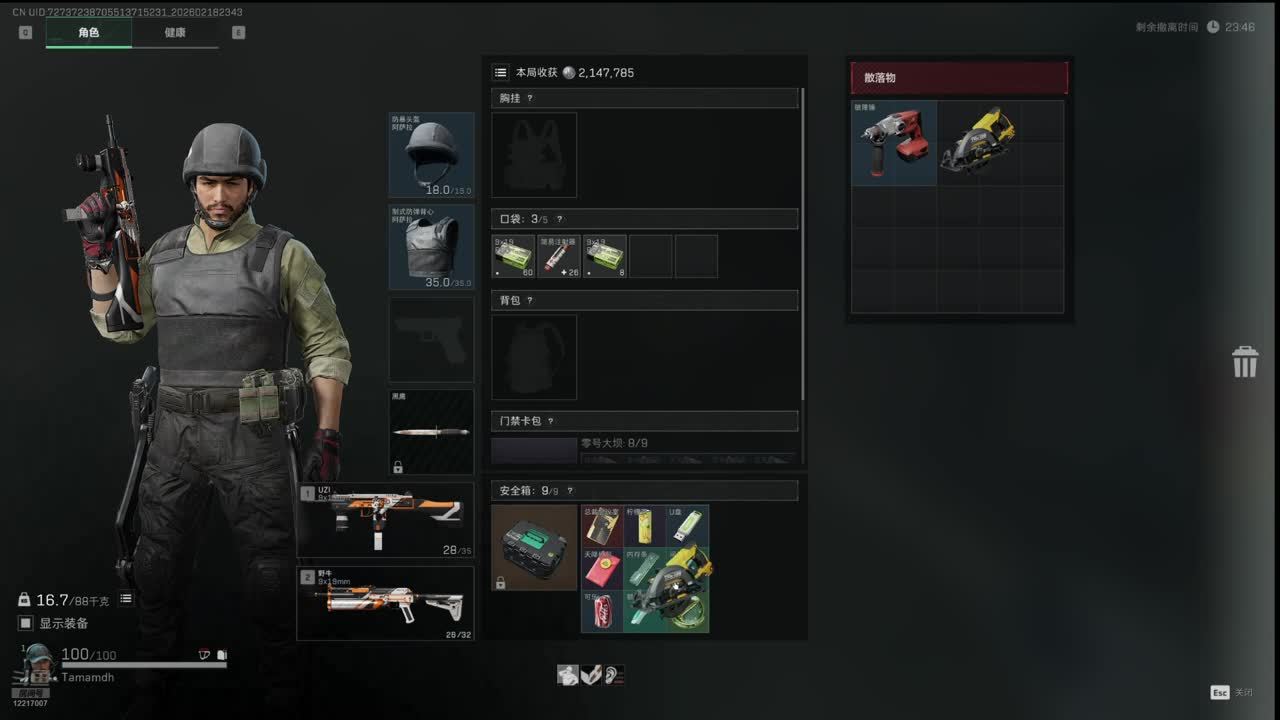
Task: Select the riot helmet equipment slot
Action: click(431, 155)
